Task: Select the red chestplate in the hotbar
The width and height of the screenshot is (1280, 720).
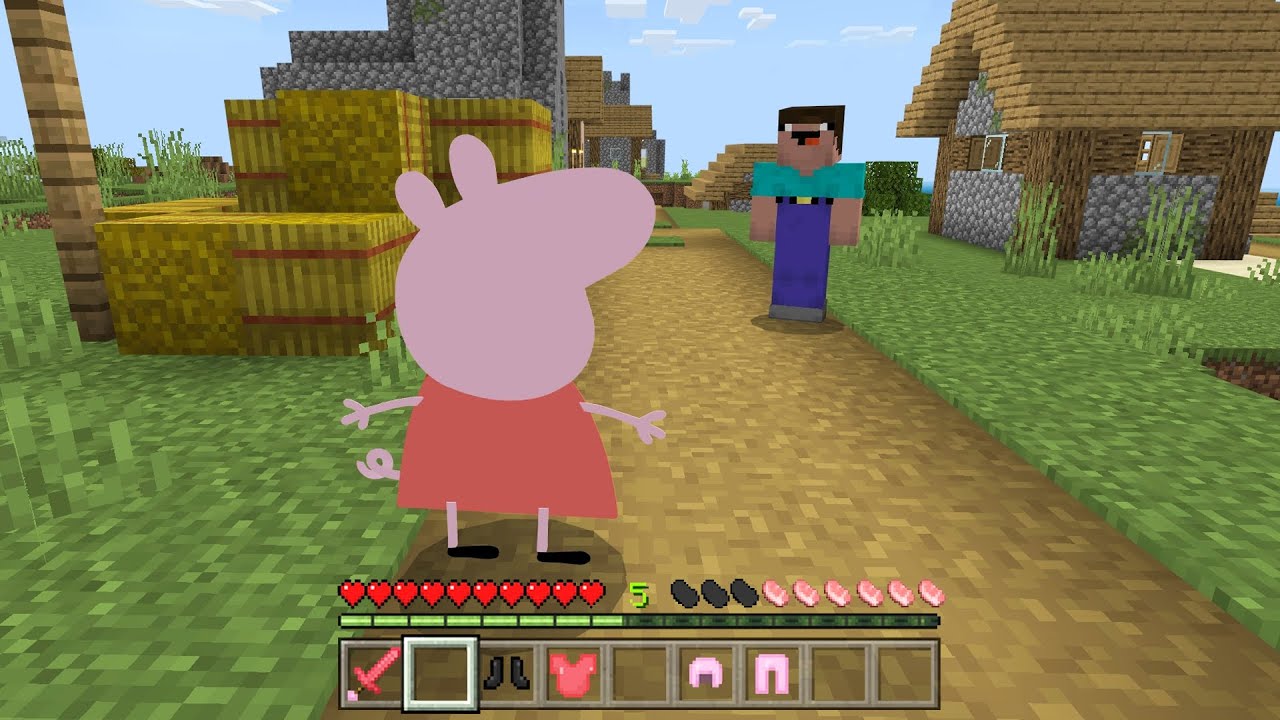Action: pos(573,674)
